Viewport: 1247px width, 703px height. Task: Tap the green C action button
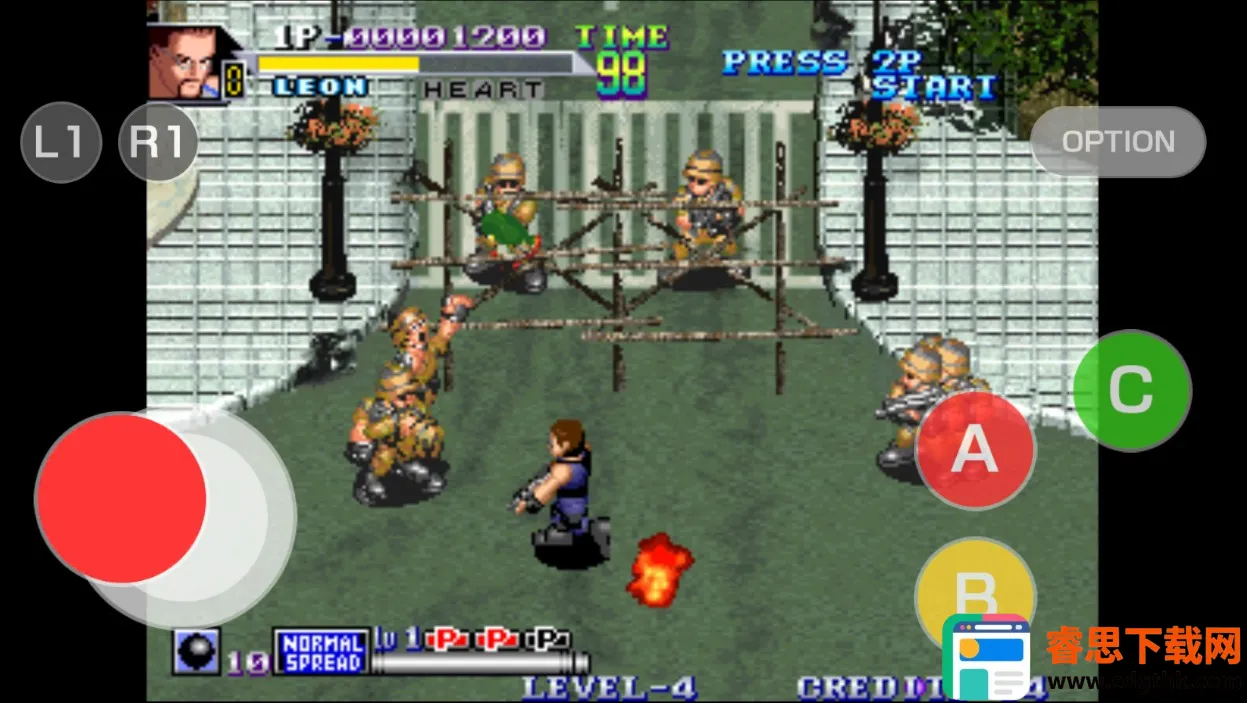coord(1132,390)
